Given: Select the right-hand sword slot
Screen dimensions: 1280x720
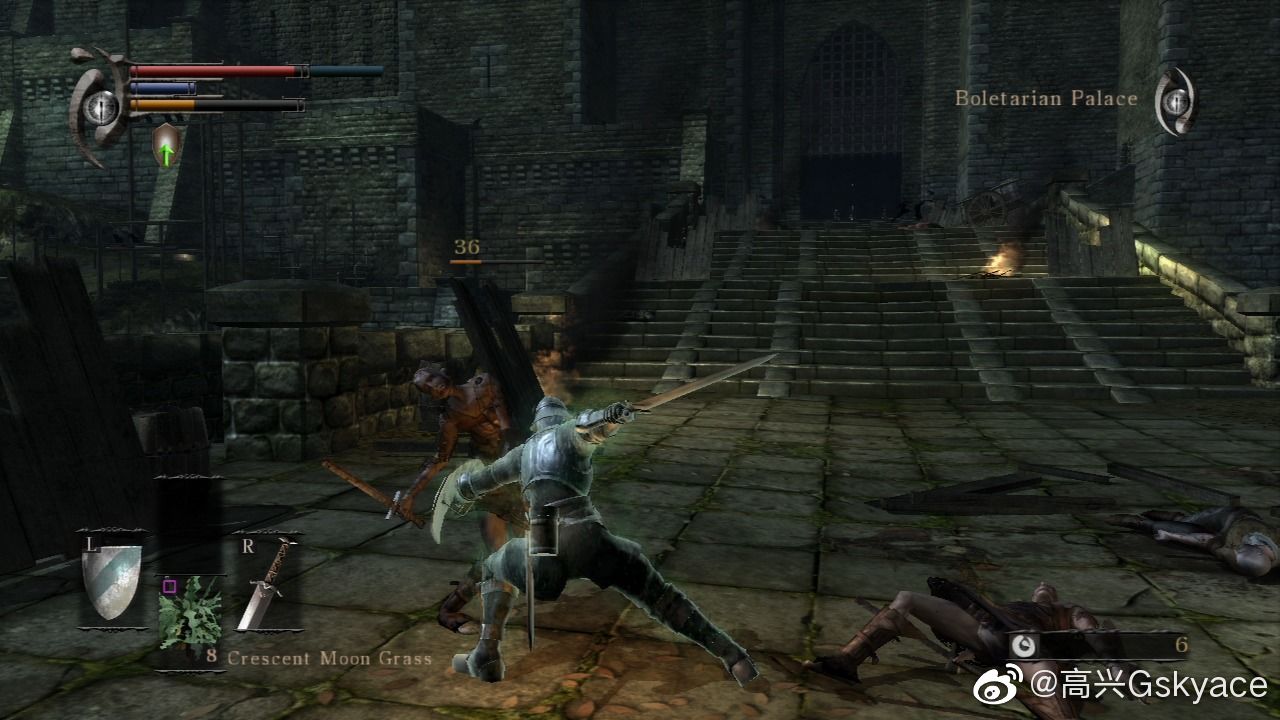Looking at the screenshot, I should click(267, 585).
